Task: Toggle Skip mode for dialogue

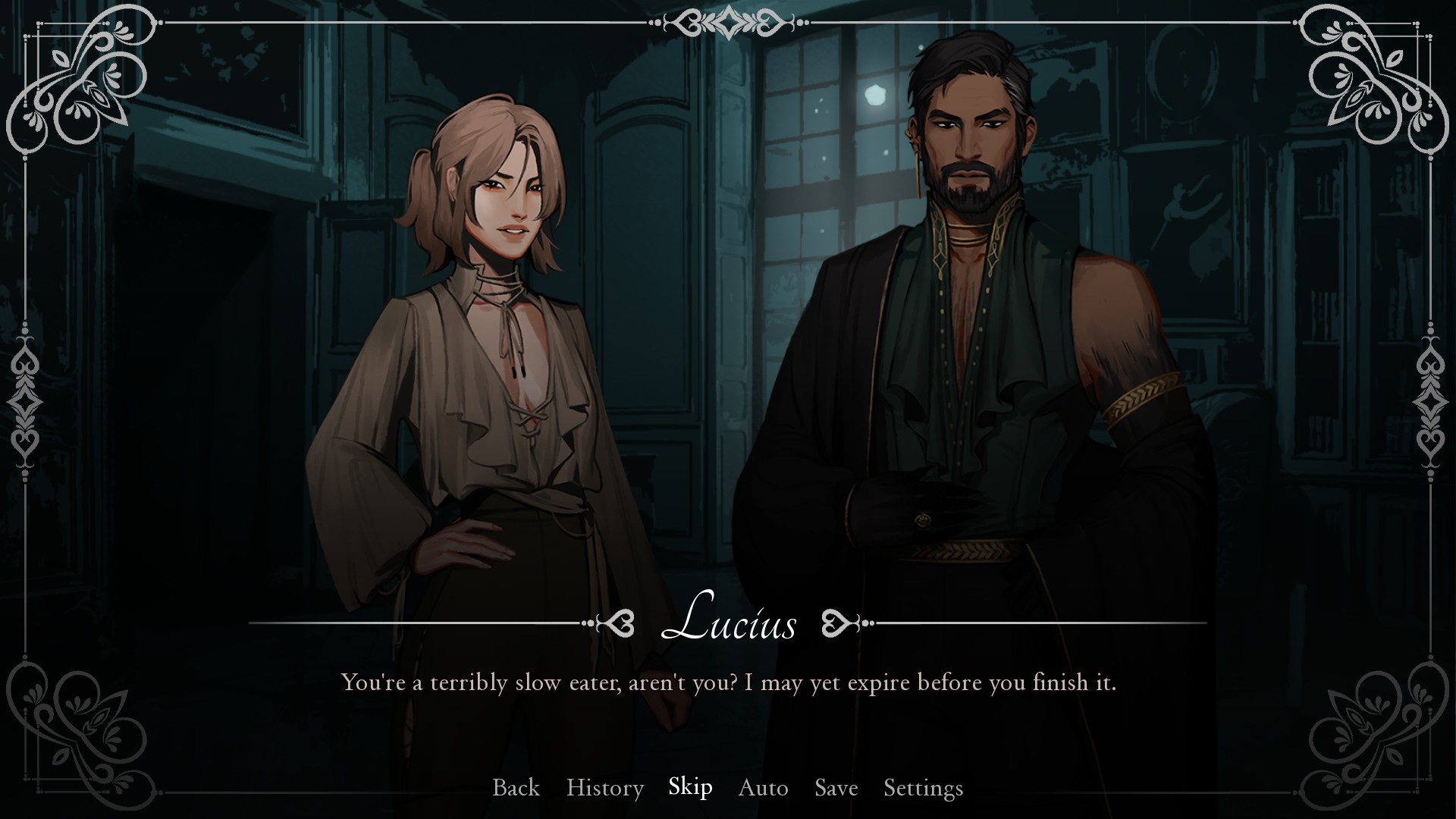Action: coord(690,787)
